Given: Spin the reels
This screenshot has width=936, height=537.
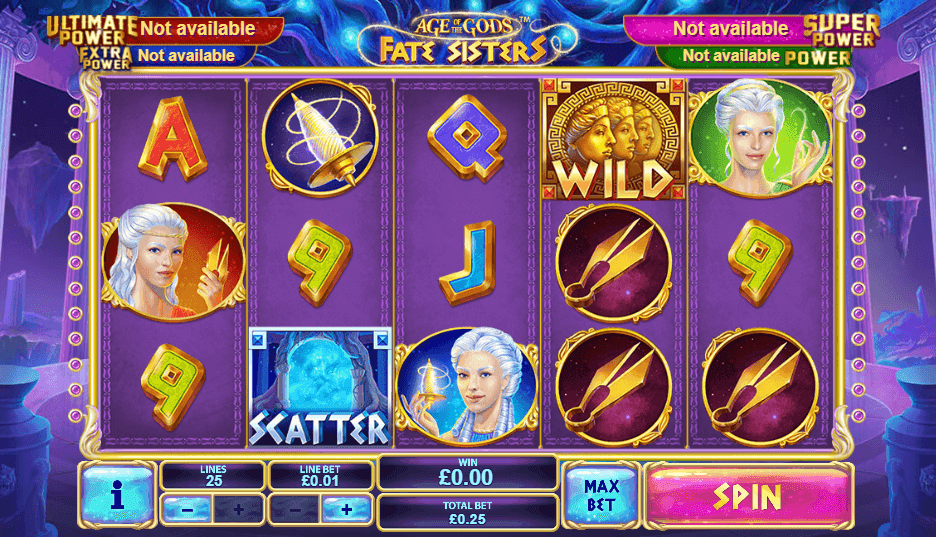Looking at the screenshot, I should [749, 495].
